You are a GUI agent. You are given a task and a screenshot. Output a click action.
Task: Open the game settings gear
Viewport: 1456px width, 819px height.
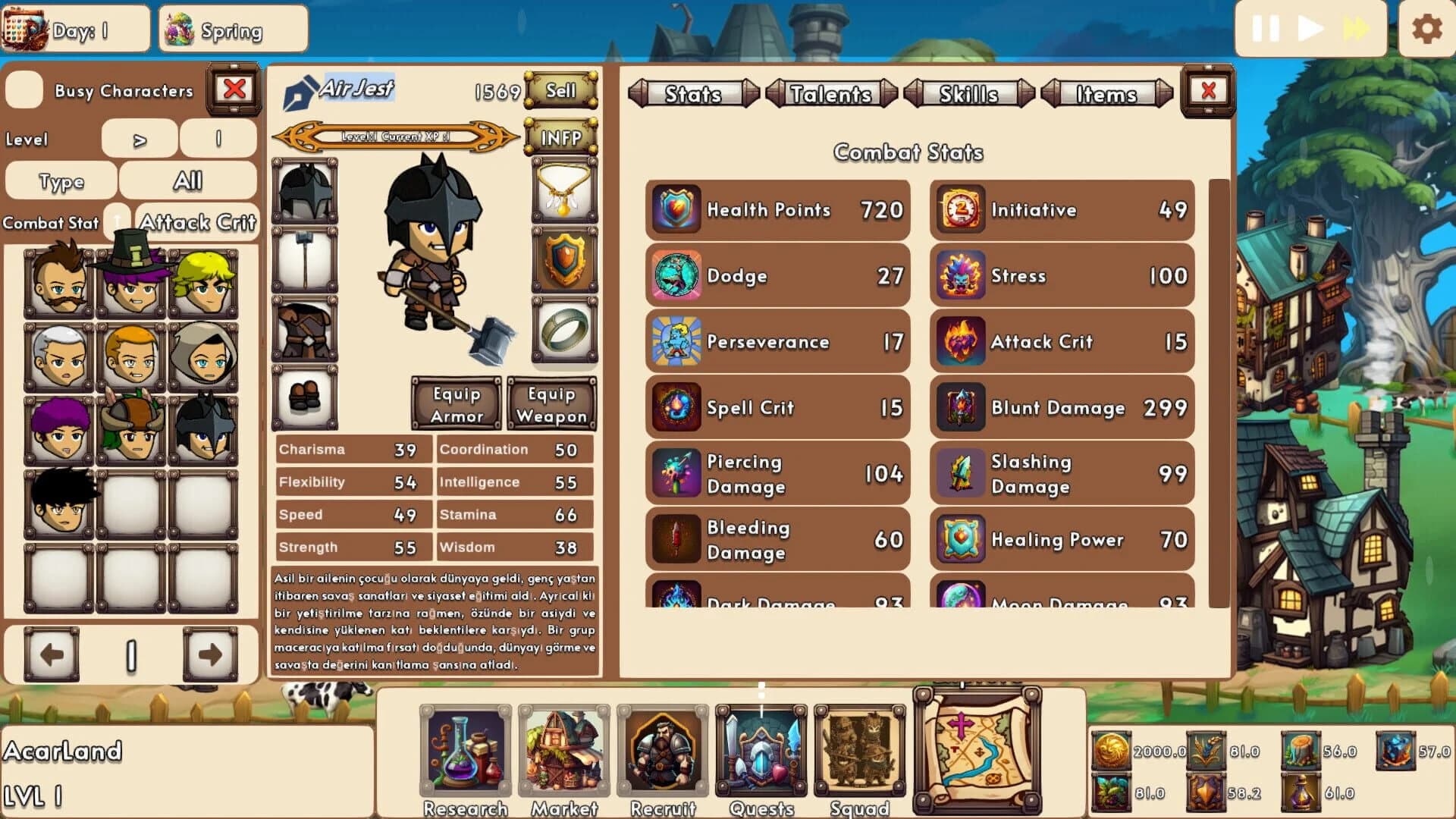point(1429,29)
